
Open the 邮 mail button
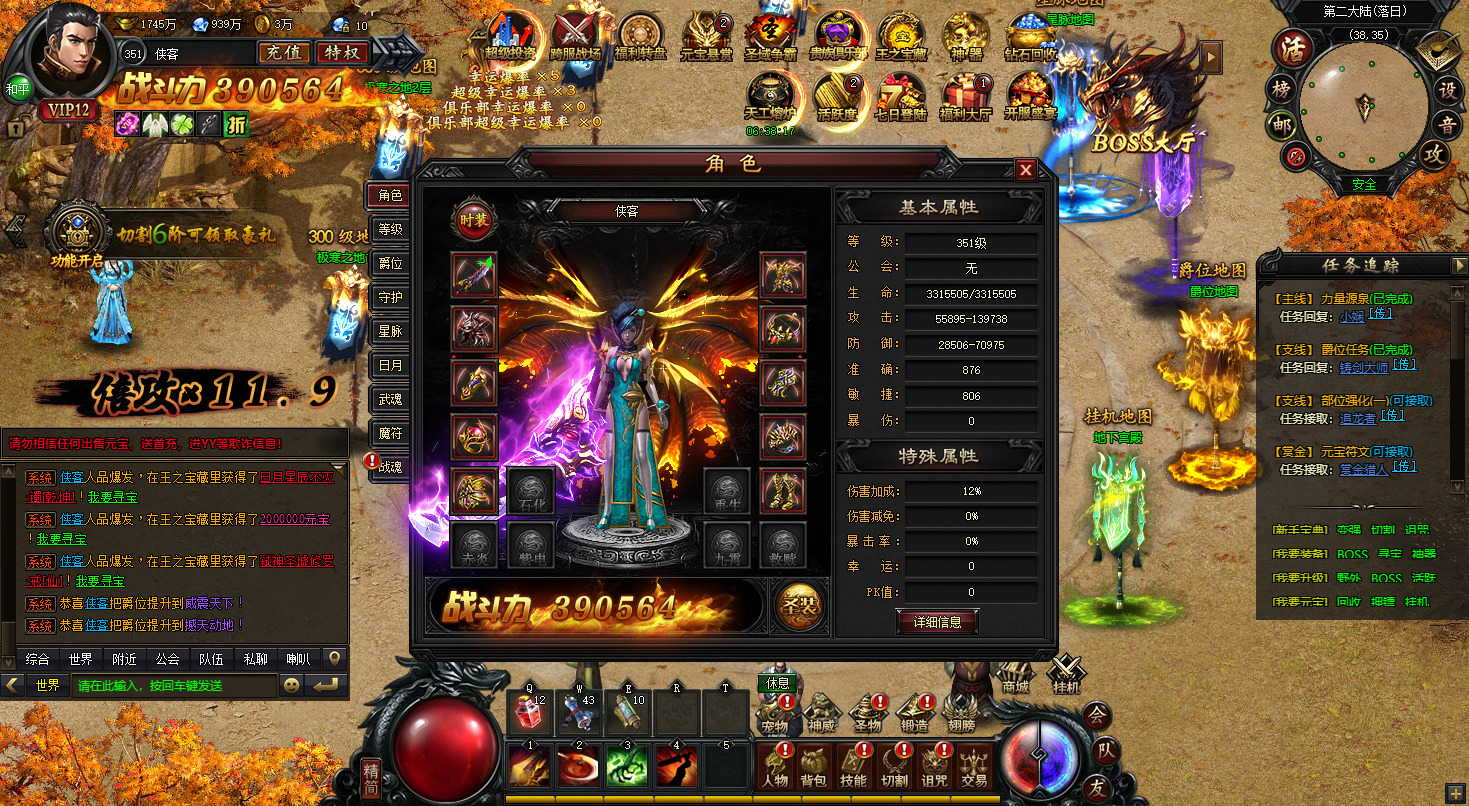click(1281, 125)
